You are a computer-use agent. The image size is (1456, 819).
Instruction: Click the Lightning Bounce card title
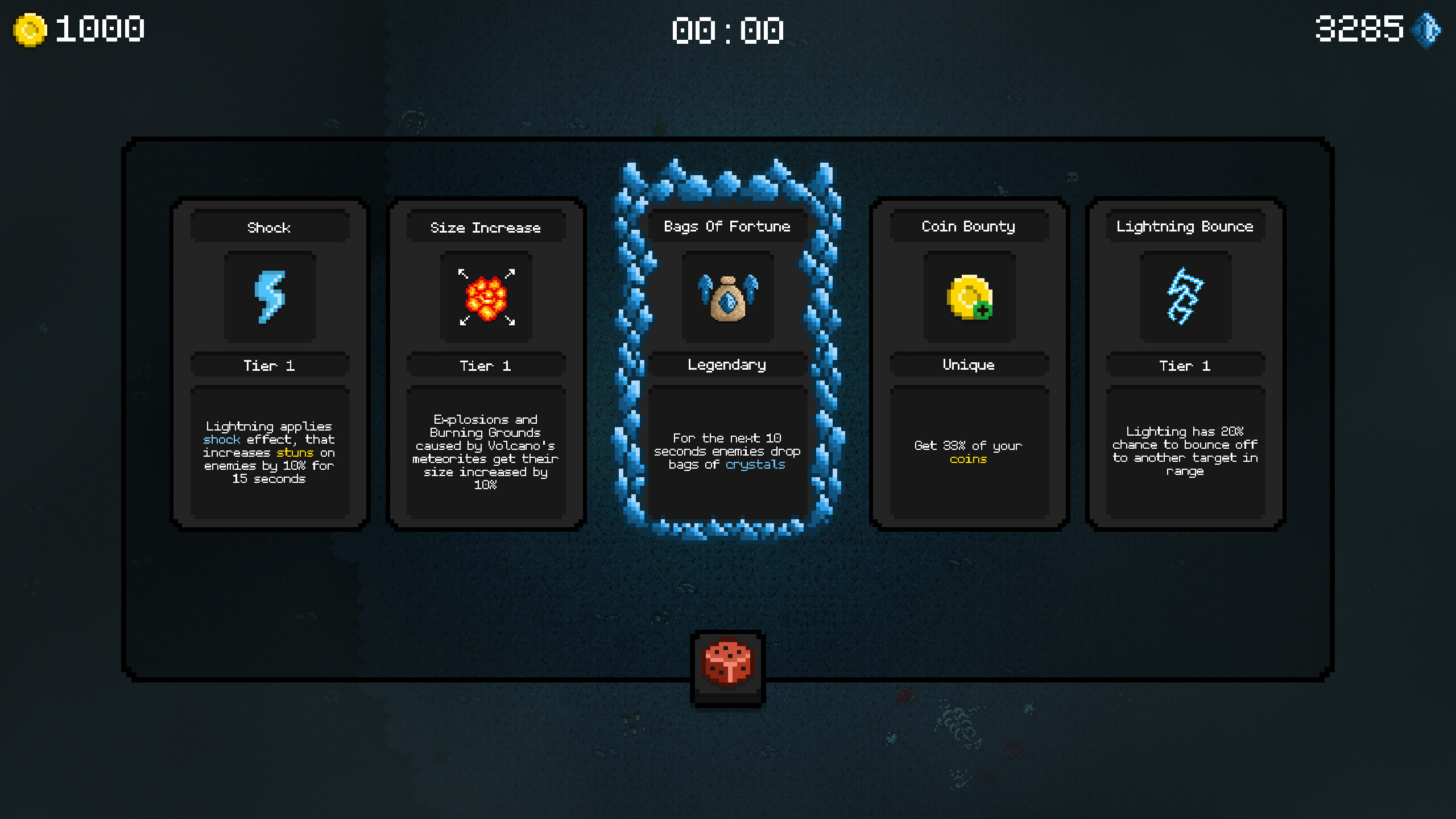coord(1185,226)
